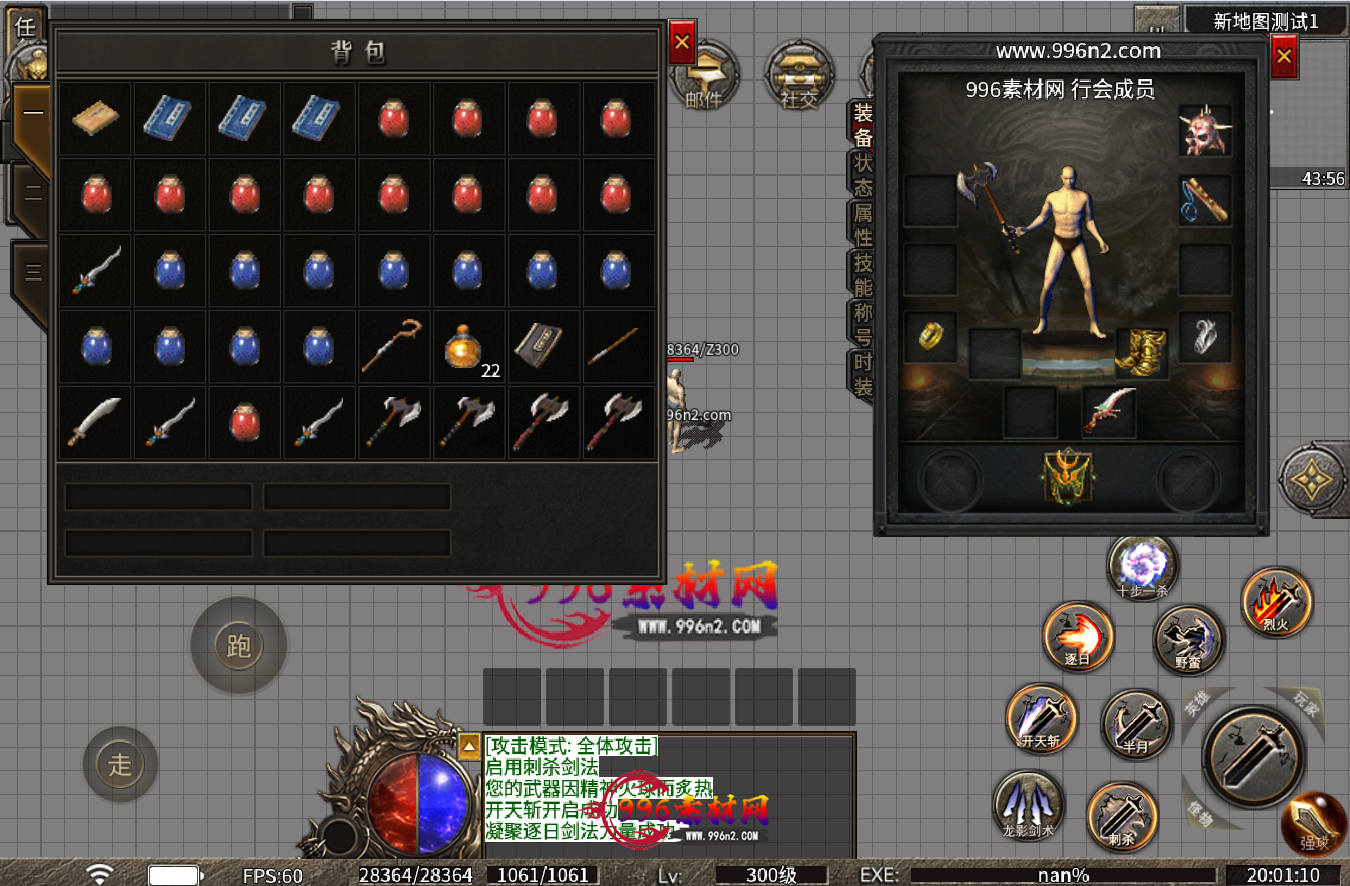Click the golden boots equipment slot
This screenshot has width=1350, height=886.
[x=1142, y=353]
